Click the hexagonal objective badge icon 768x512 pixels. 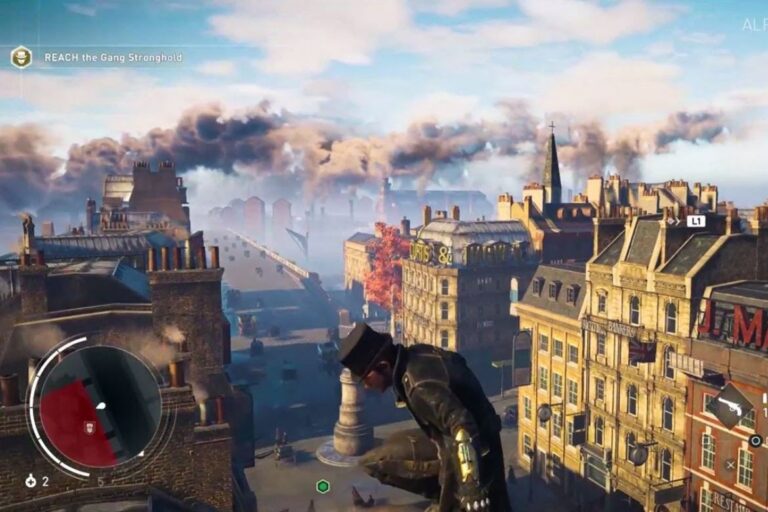pos(21,57)
